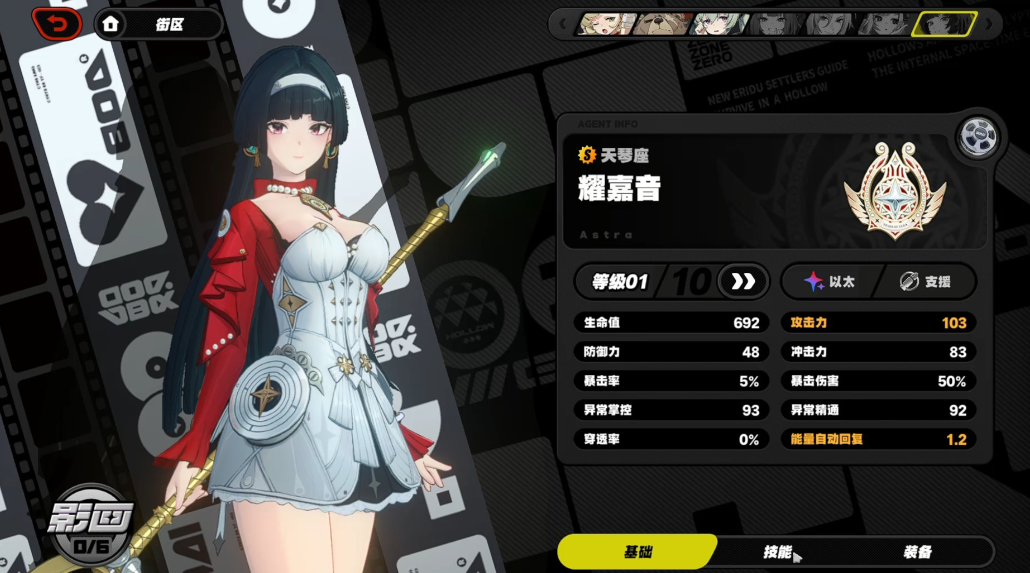The width and height of the screenshot is (1030, 573).
Task: View the 支援 specialty info
Action: (924, 282)
